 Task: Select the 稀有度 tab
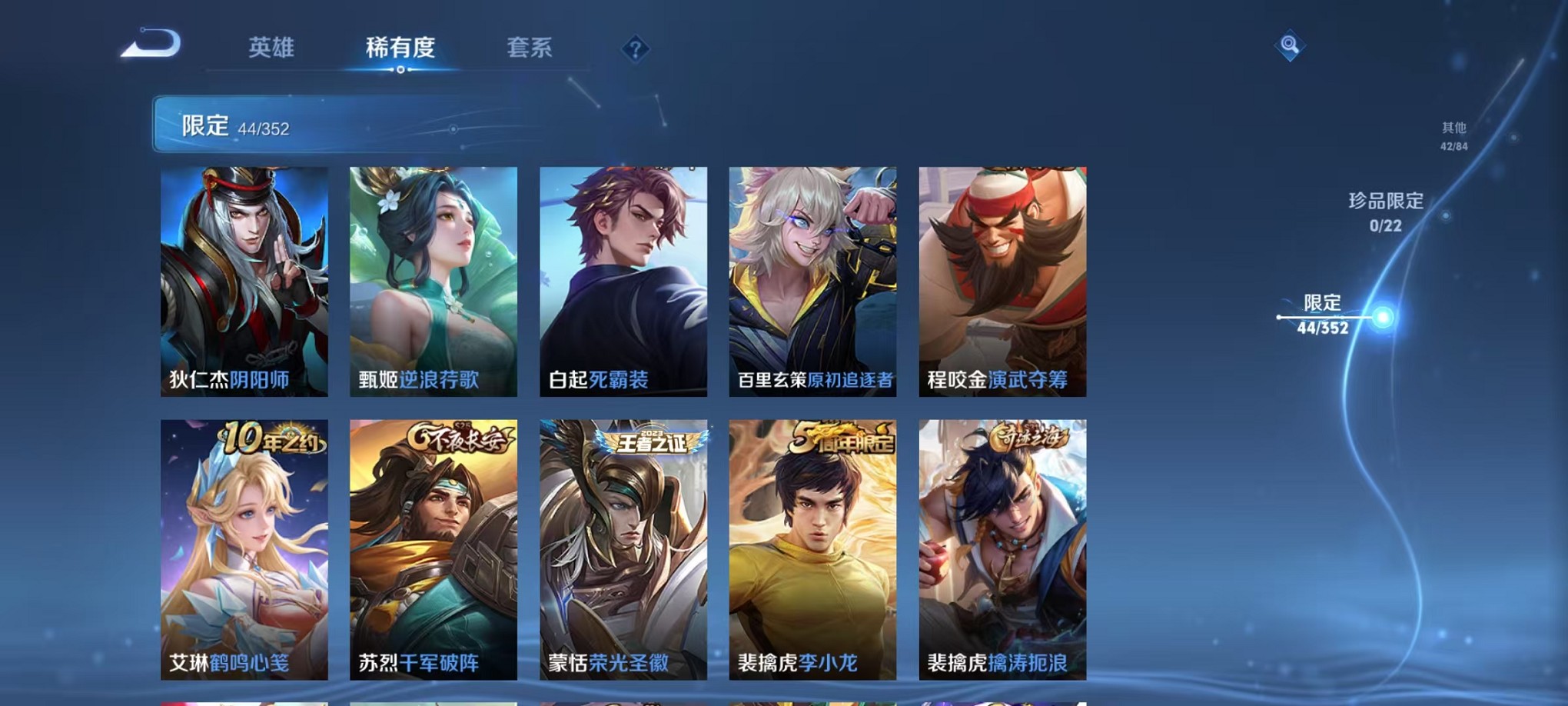(400, 48)
